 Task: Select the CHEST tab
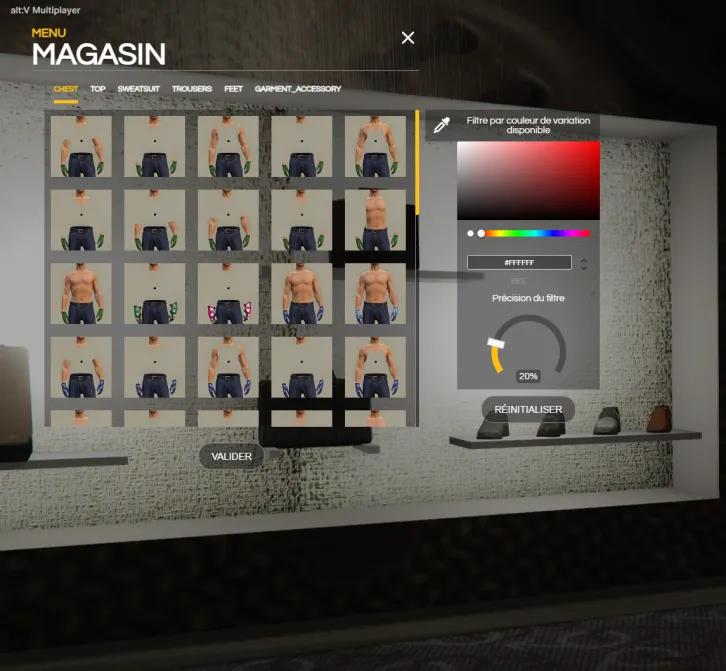[x=66, y=89]
